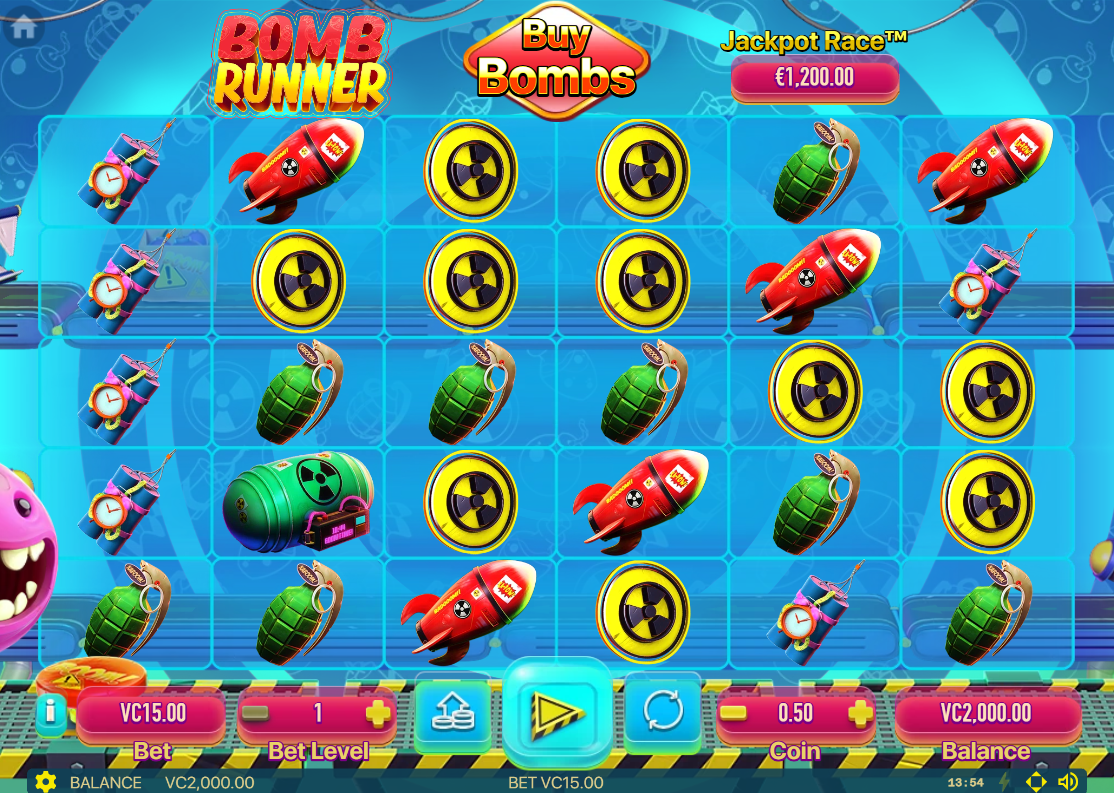
Task: Activate autoplay circular arrows button
Action: [663, 712]
